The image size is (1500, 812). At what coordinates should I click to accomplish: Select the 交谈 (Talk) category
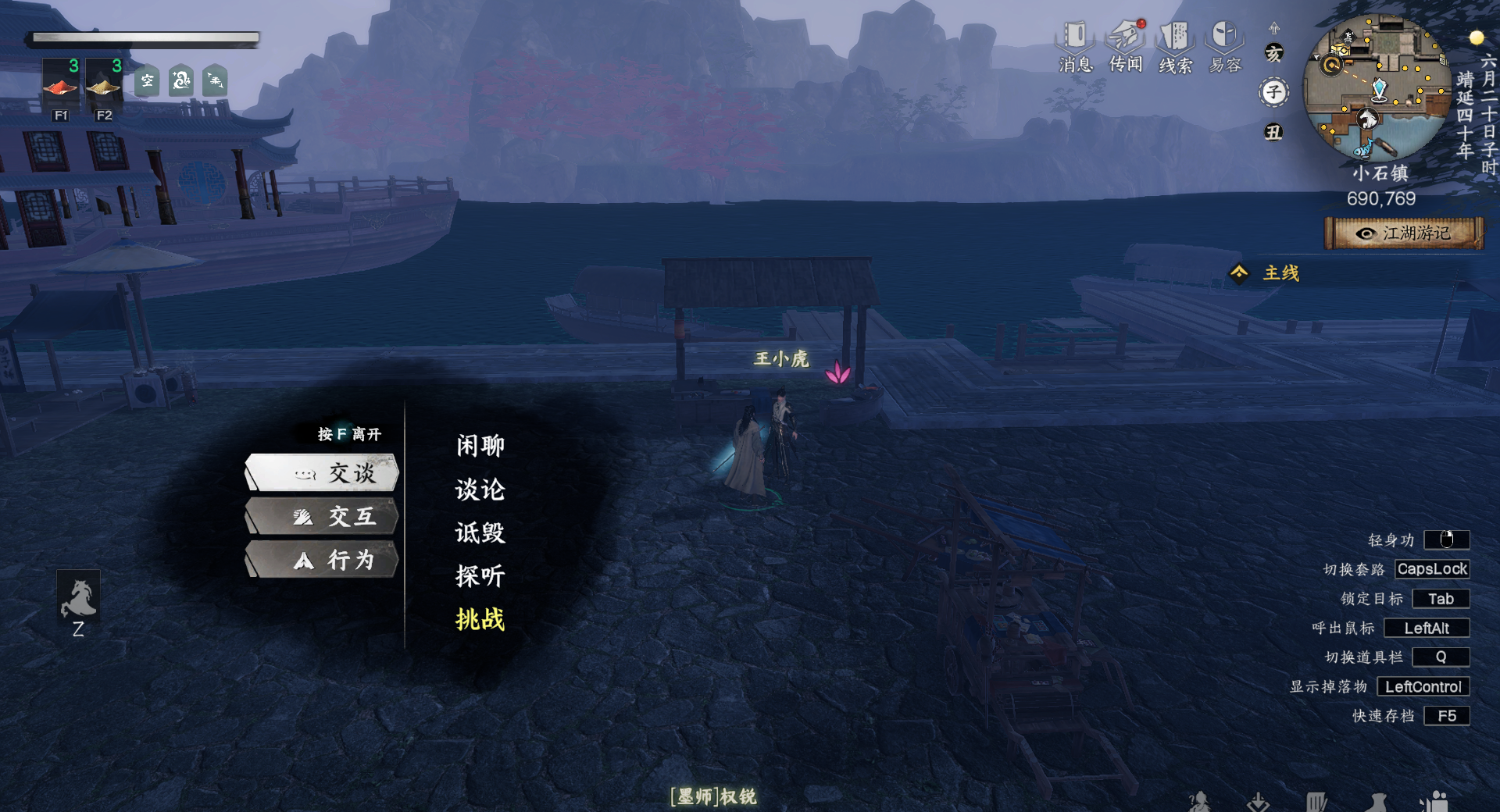323,473
